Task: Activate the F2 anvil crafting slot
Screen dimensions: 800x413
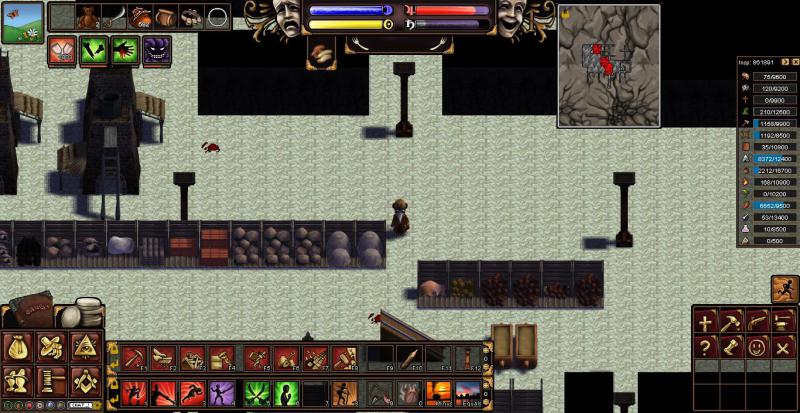Action: 162,357
